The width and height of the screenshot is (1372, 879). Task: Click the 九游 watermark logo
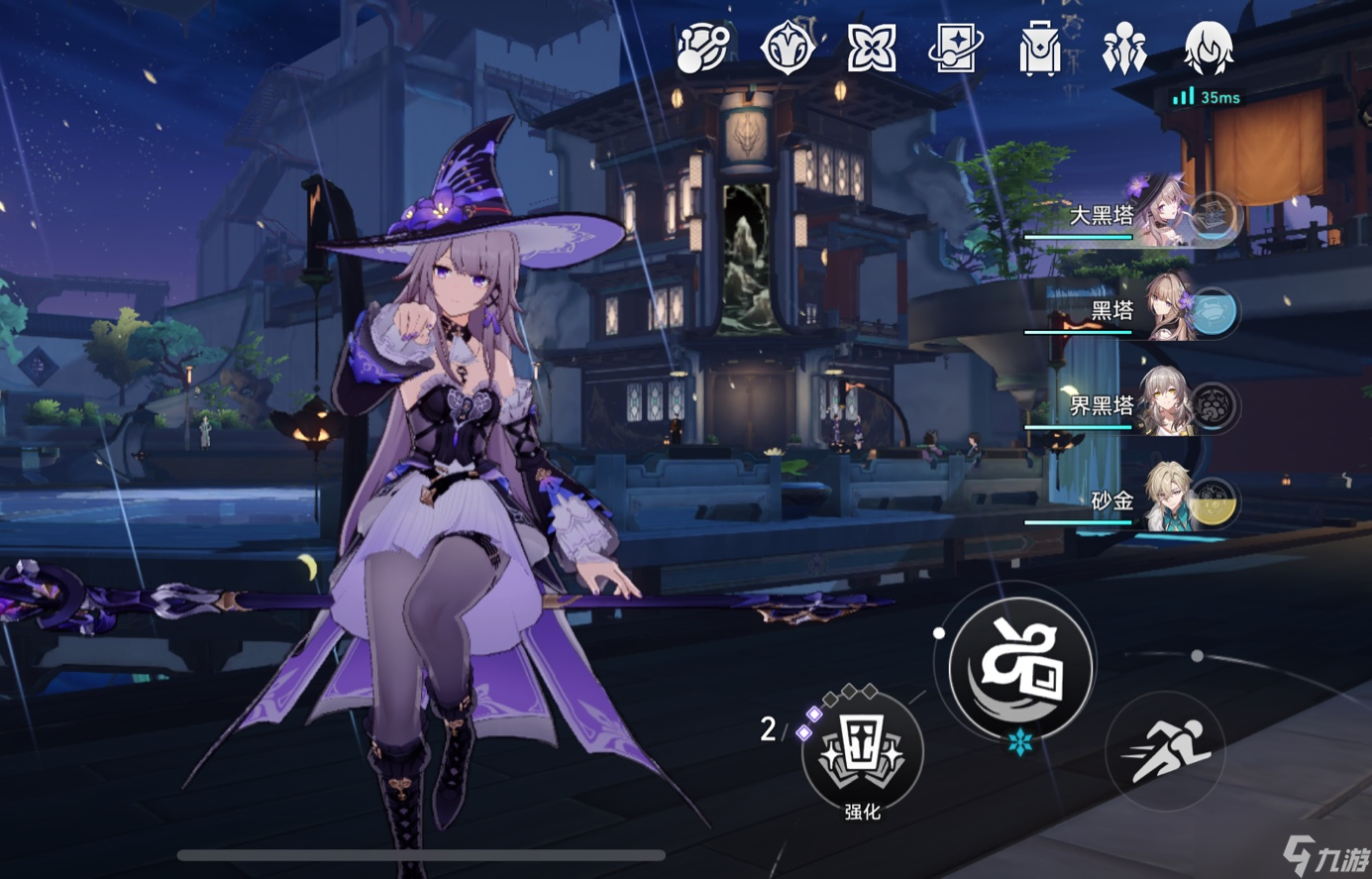[x=1327, y=854]
